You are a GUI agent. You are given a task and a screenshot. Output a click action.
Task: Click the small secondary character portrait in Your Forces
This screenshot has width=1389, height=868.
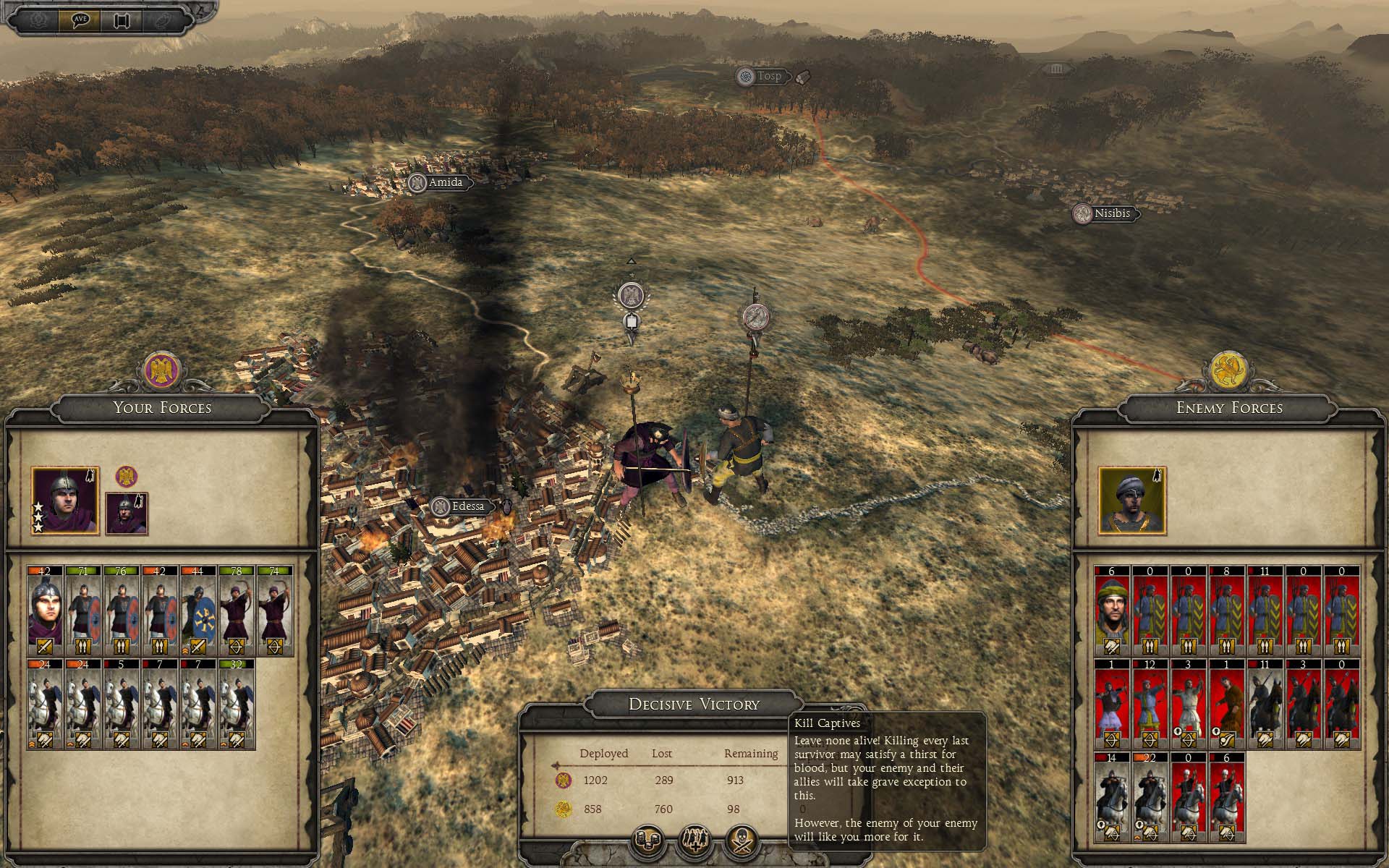(127, 514)
